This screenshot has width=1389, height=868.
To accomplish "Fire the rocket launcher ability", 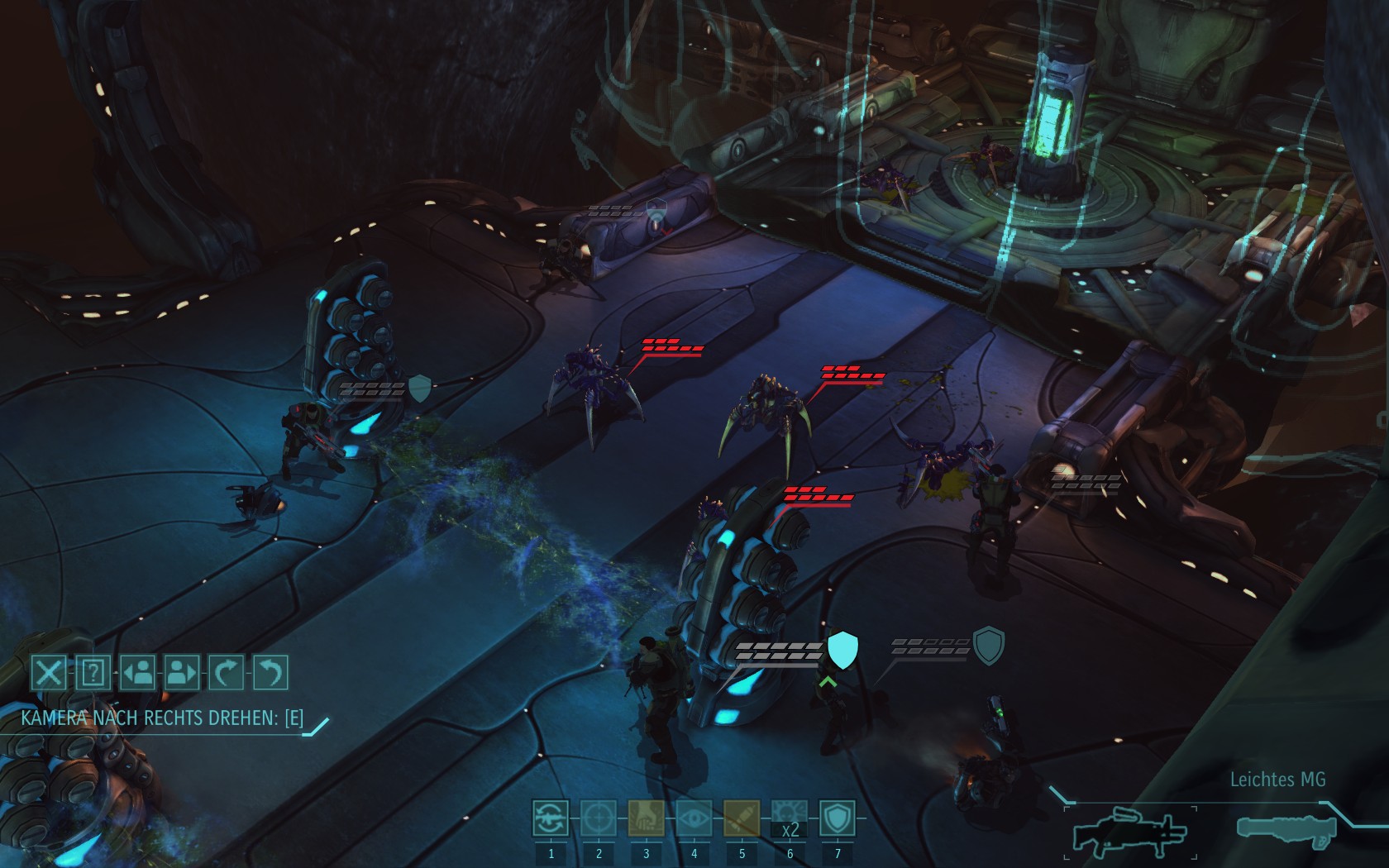I will click(x=742, y=818).
